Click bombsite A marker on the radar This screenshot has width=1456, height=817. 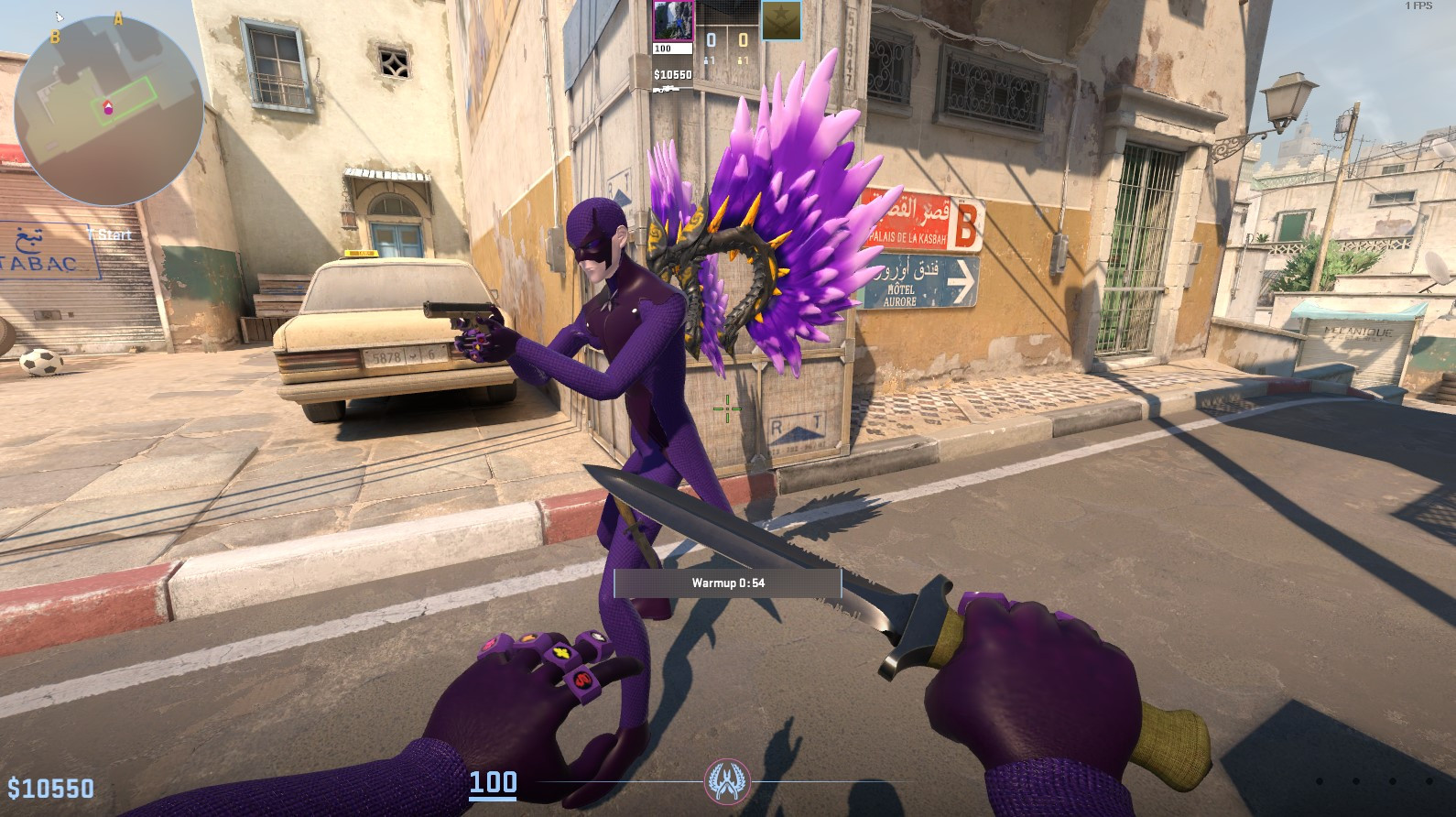click(117, 21)
